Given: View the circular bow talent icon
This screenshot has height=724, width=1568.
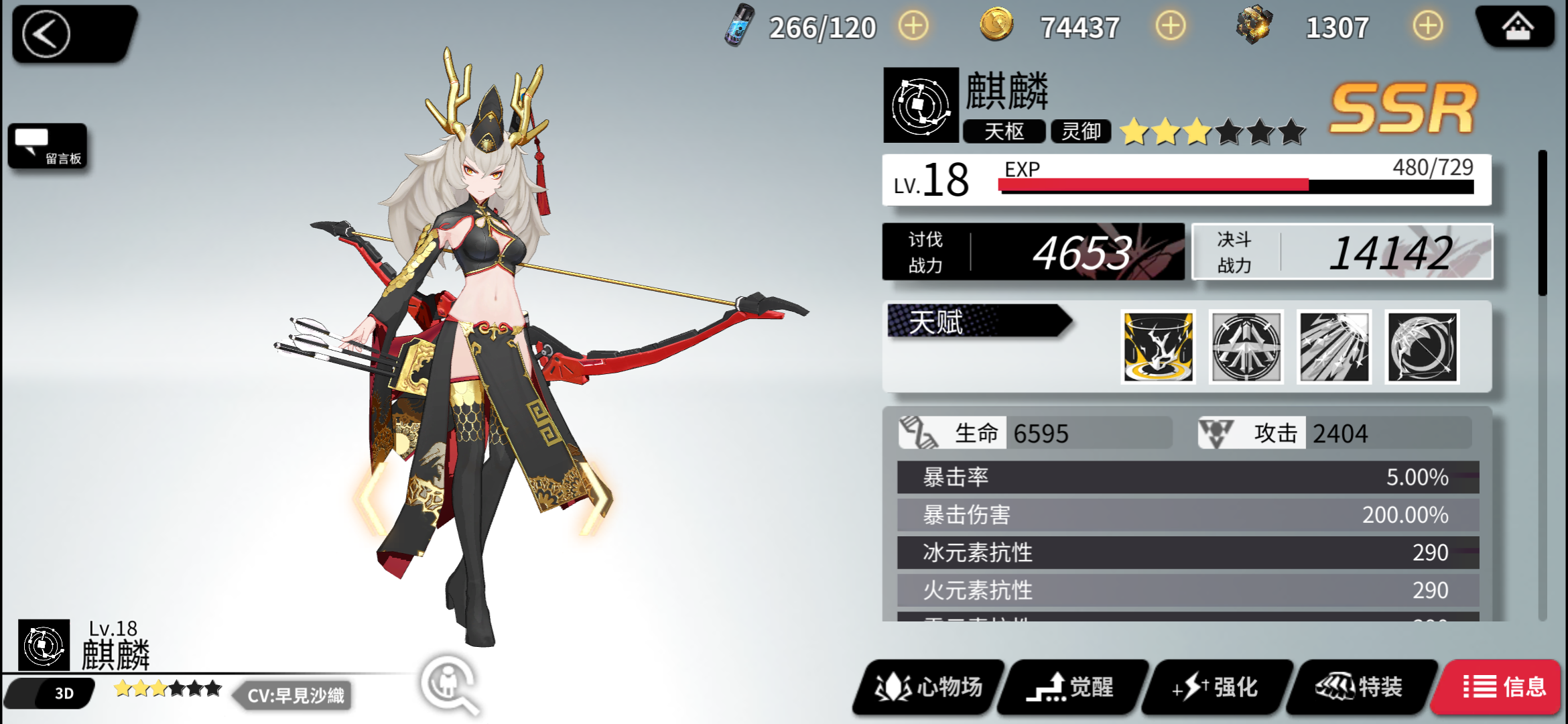Looking at the screenshot, I should coord(1422,347).
